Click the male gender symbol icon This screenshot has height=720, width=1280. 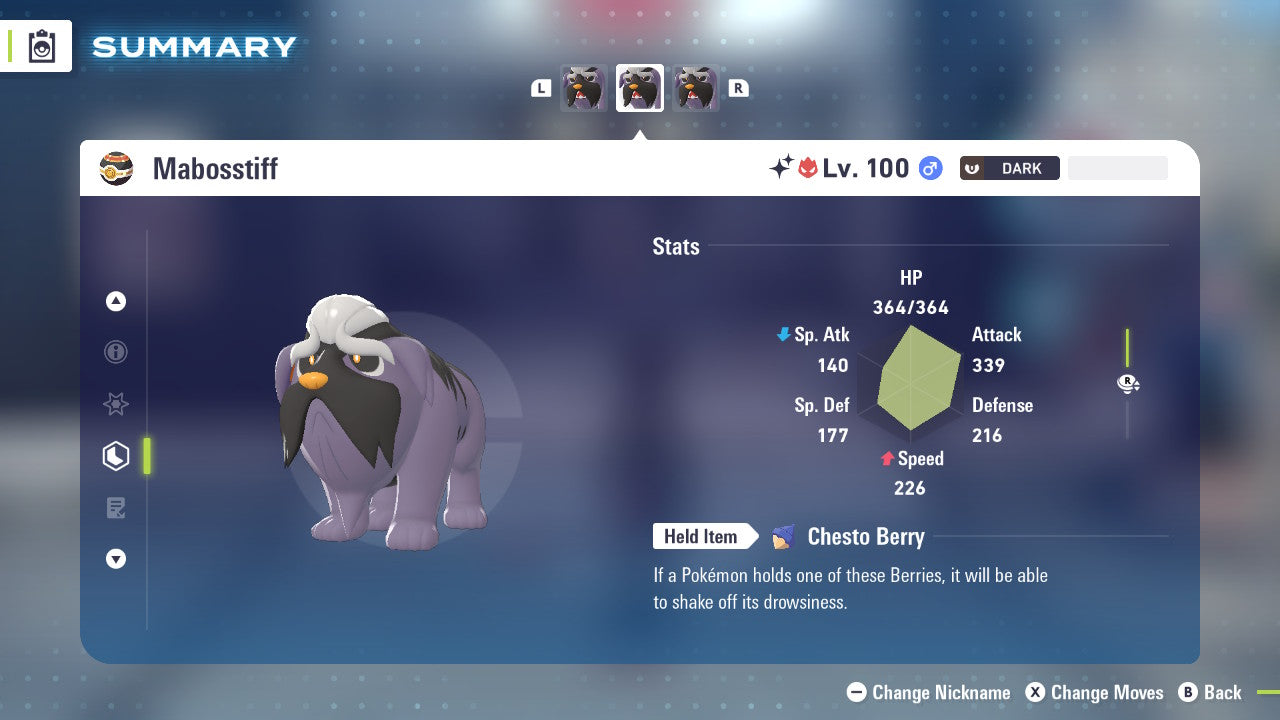coord(928,168)
